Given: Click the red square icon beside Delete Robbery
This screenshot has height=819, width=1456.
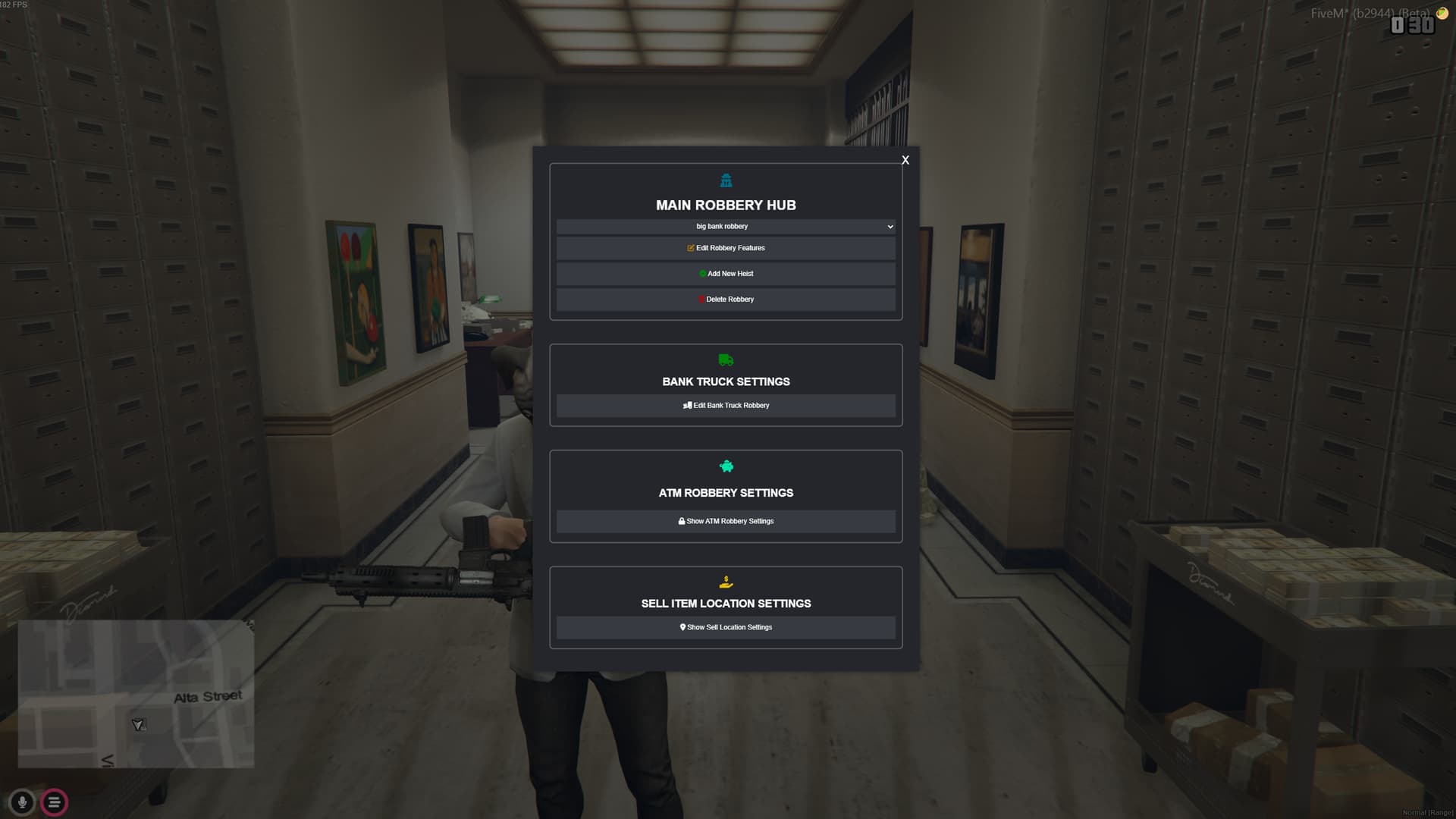Looking at the screenshot, I should 701,300.
